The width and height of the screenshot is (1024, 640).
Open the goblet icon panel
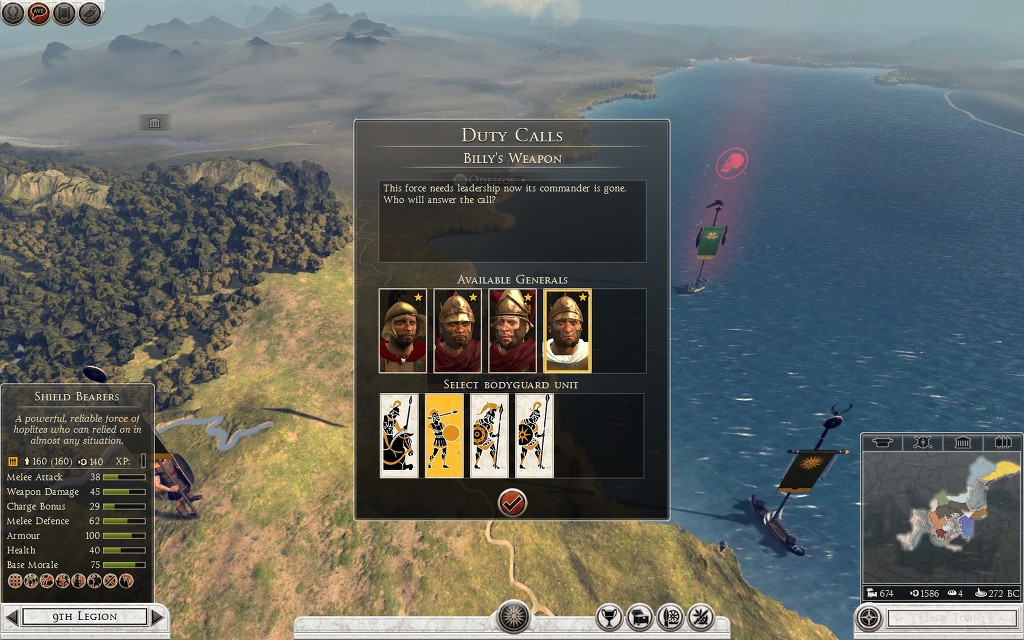pos(610,617)
